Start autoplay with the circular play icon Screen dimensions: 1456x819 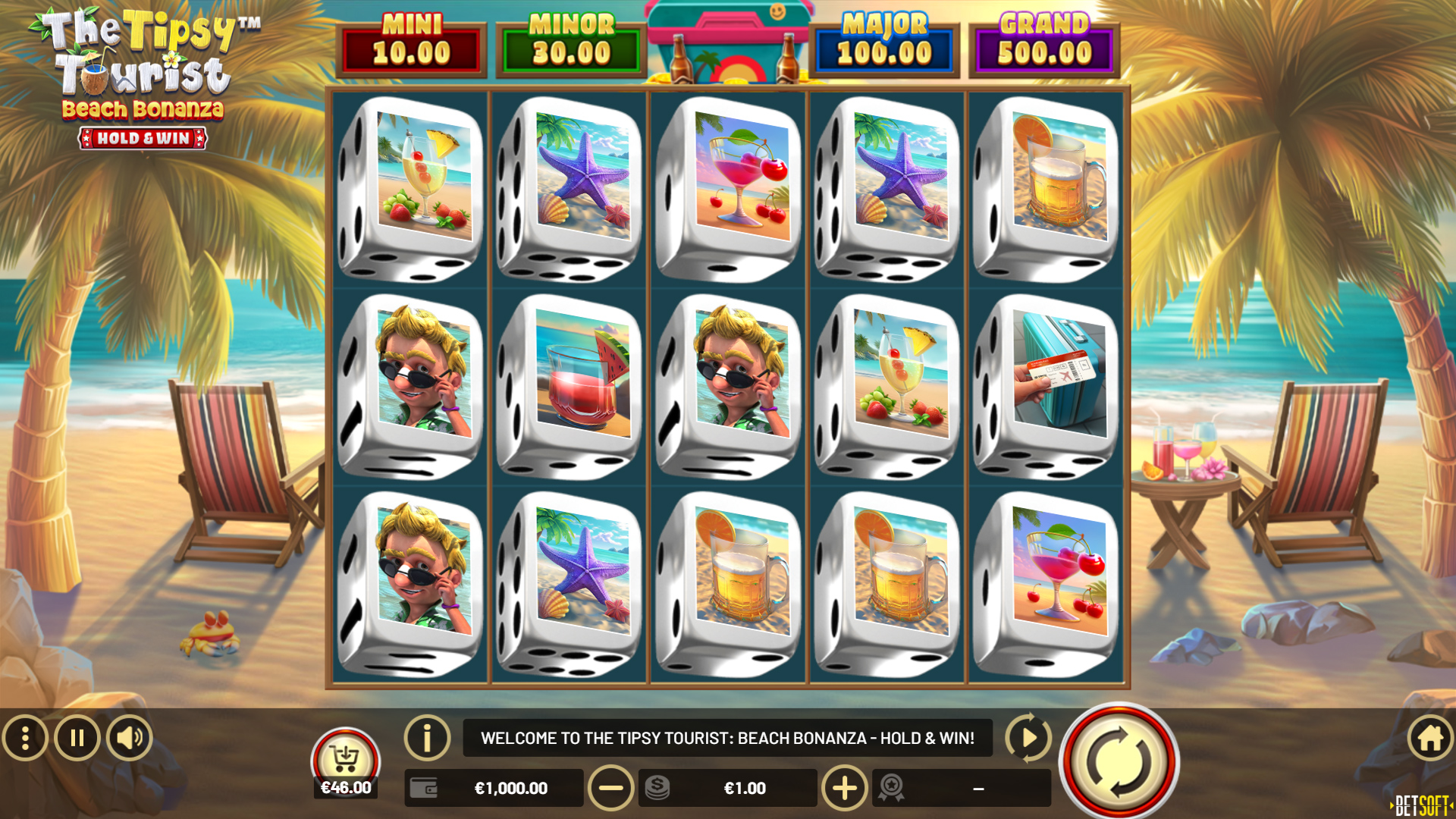point(1028,736)
